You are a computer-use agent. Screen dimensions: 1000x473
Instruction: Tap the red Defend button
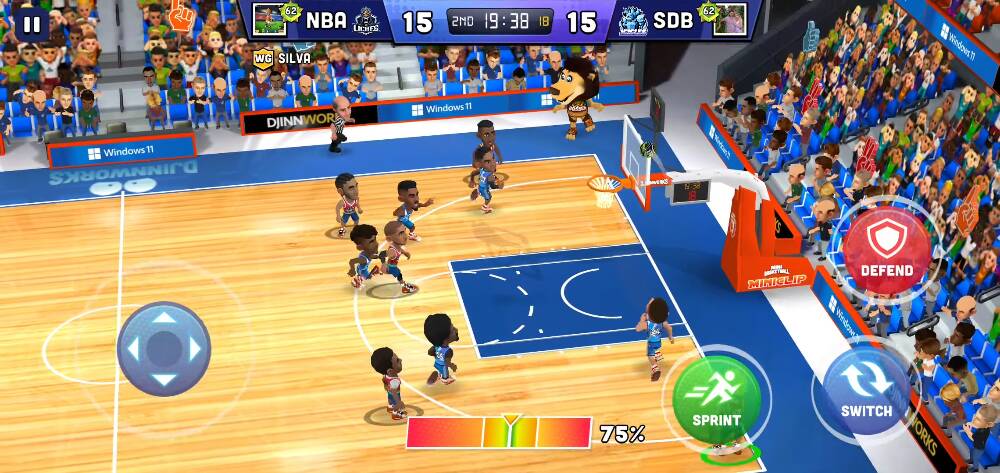tap(885, 249)
